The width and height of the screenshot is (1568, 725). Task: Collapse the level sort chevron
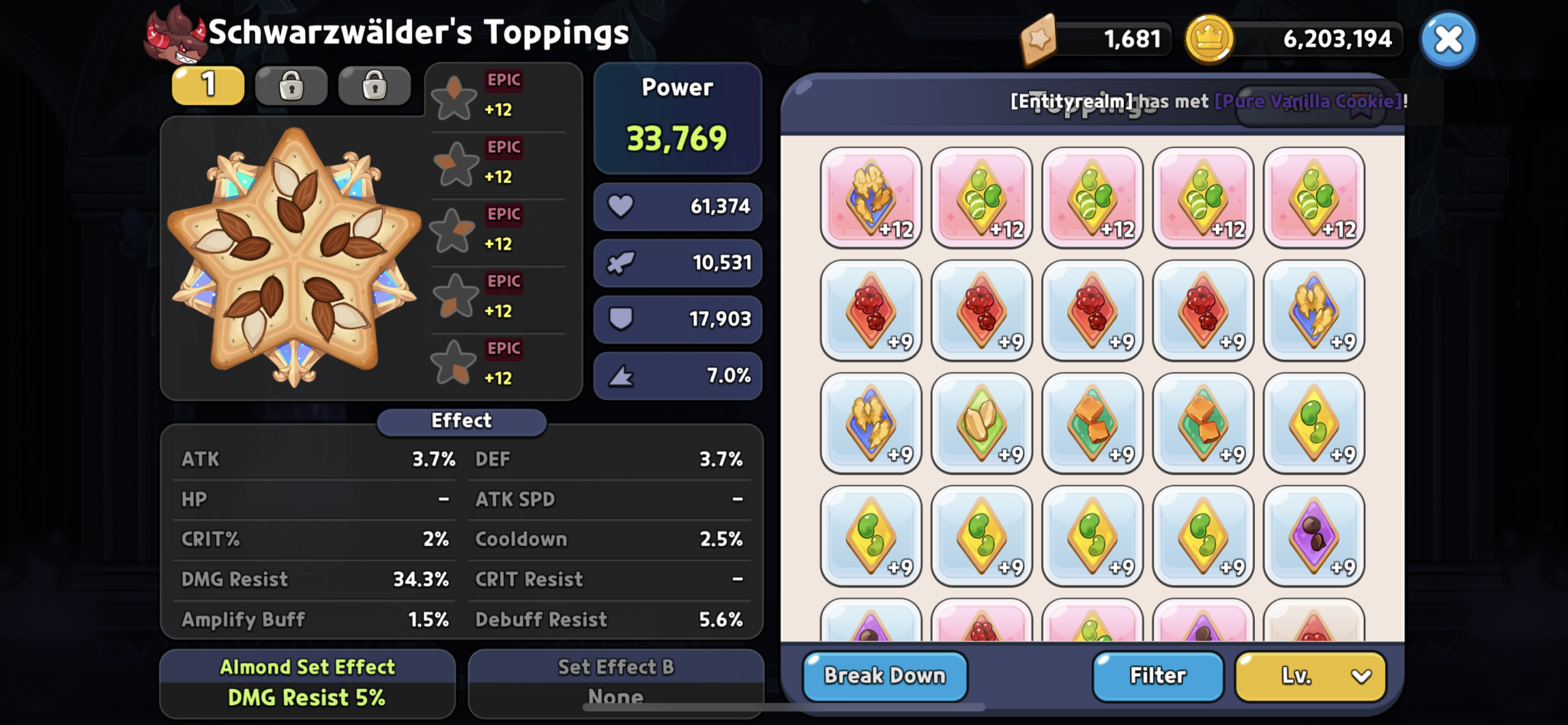click(x=1361, y=676)
